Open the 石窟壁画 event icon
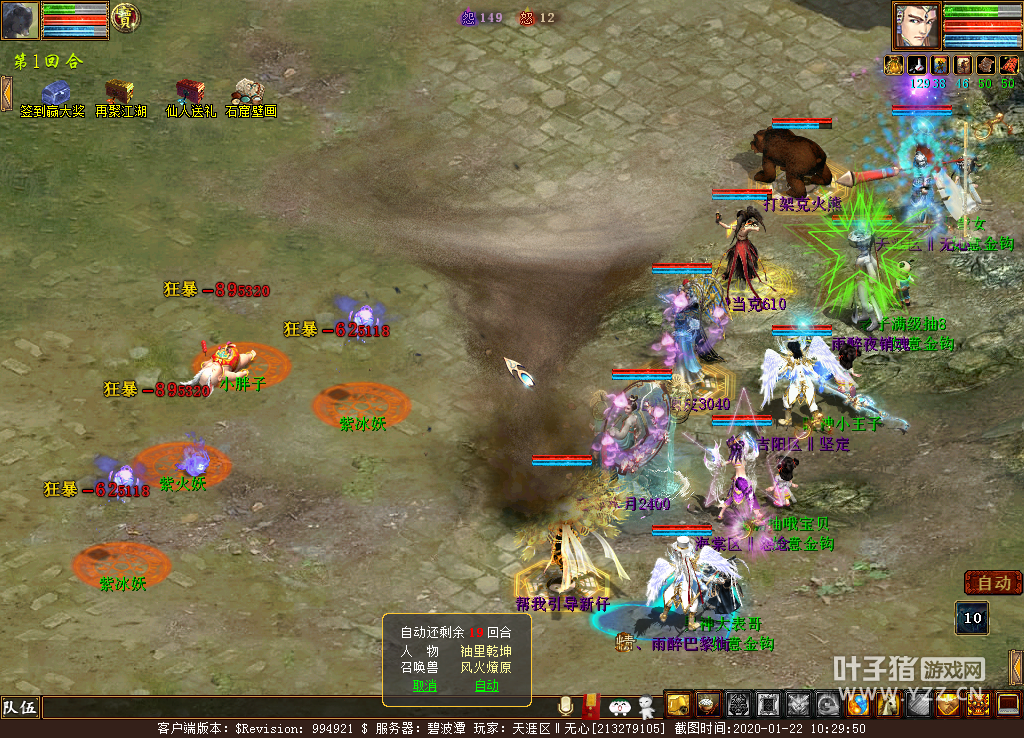The height and width of the screenshot is (738, 1024). tap(248, 93)
